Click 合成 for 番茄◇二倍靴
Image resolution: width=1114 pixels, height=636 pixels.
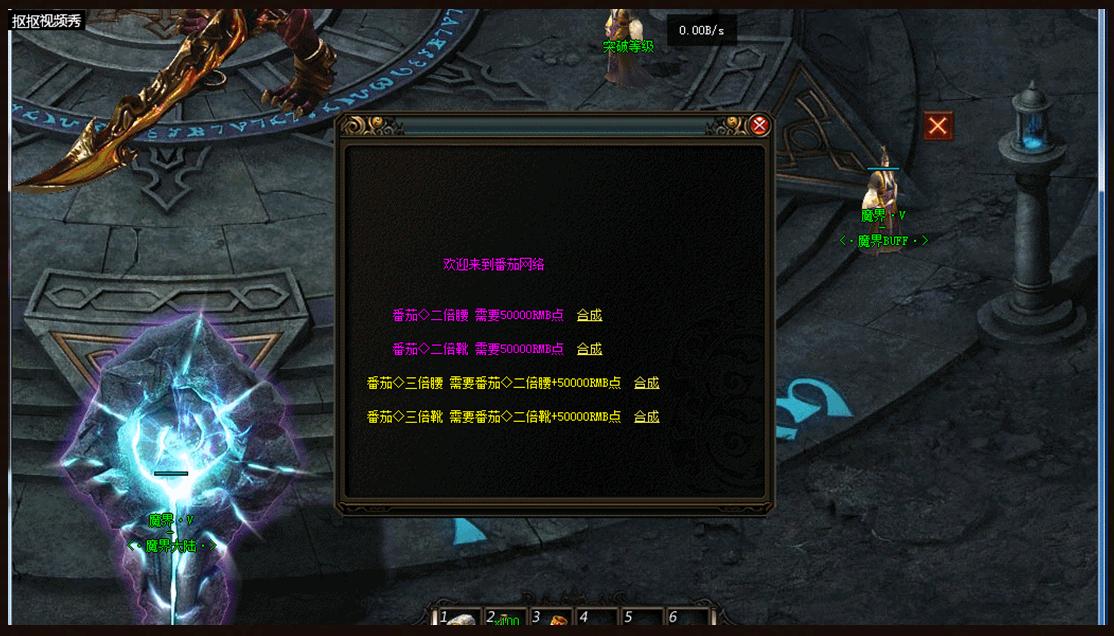pyautogui.click(x=589, y=349)
